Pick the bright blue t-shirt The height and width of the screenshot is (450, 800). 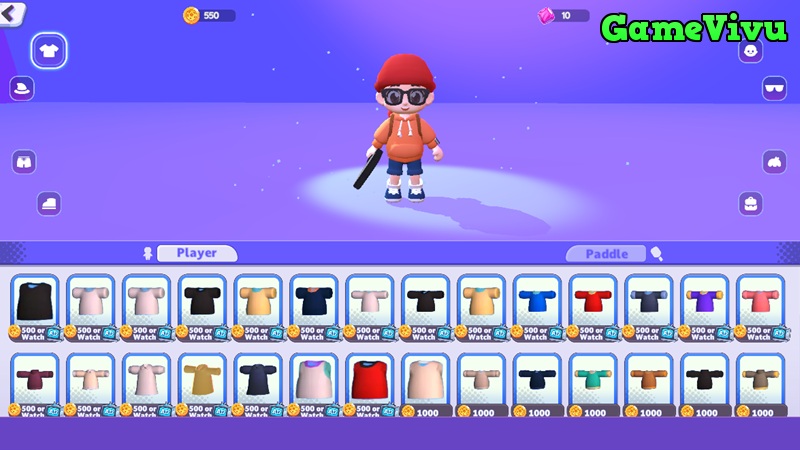point(537,300)
